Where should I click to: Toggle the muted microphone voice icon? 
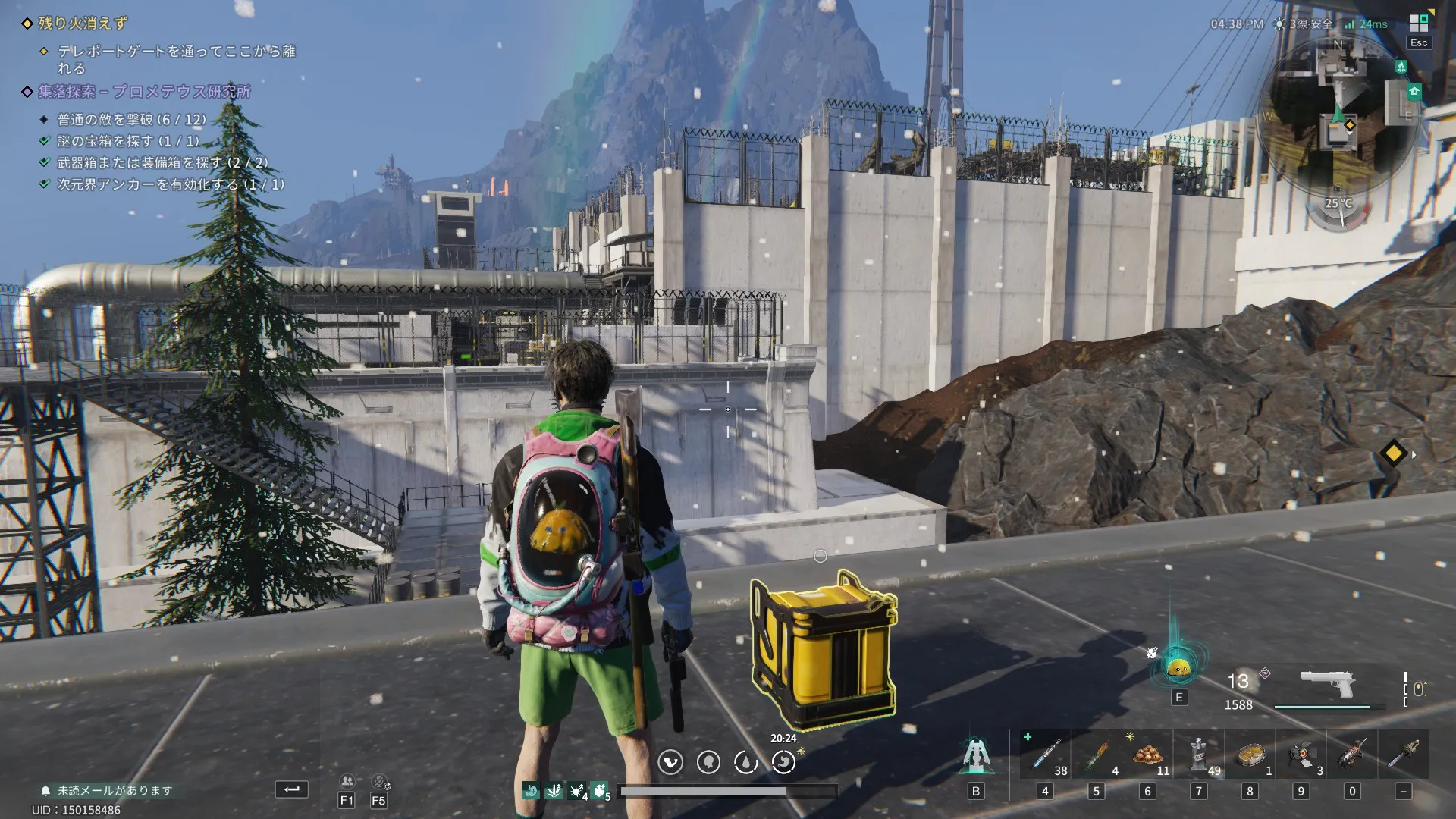pos(379,781)
